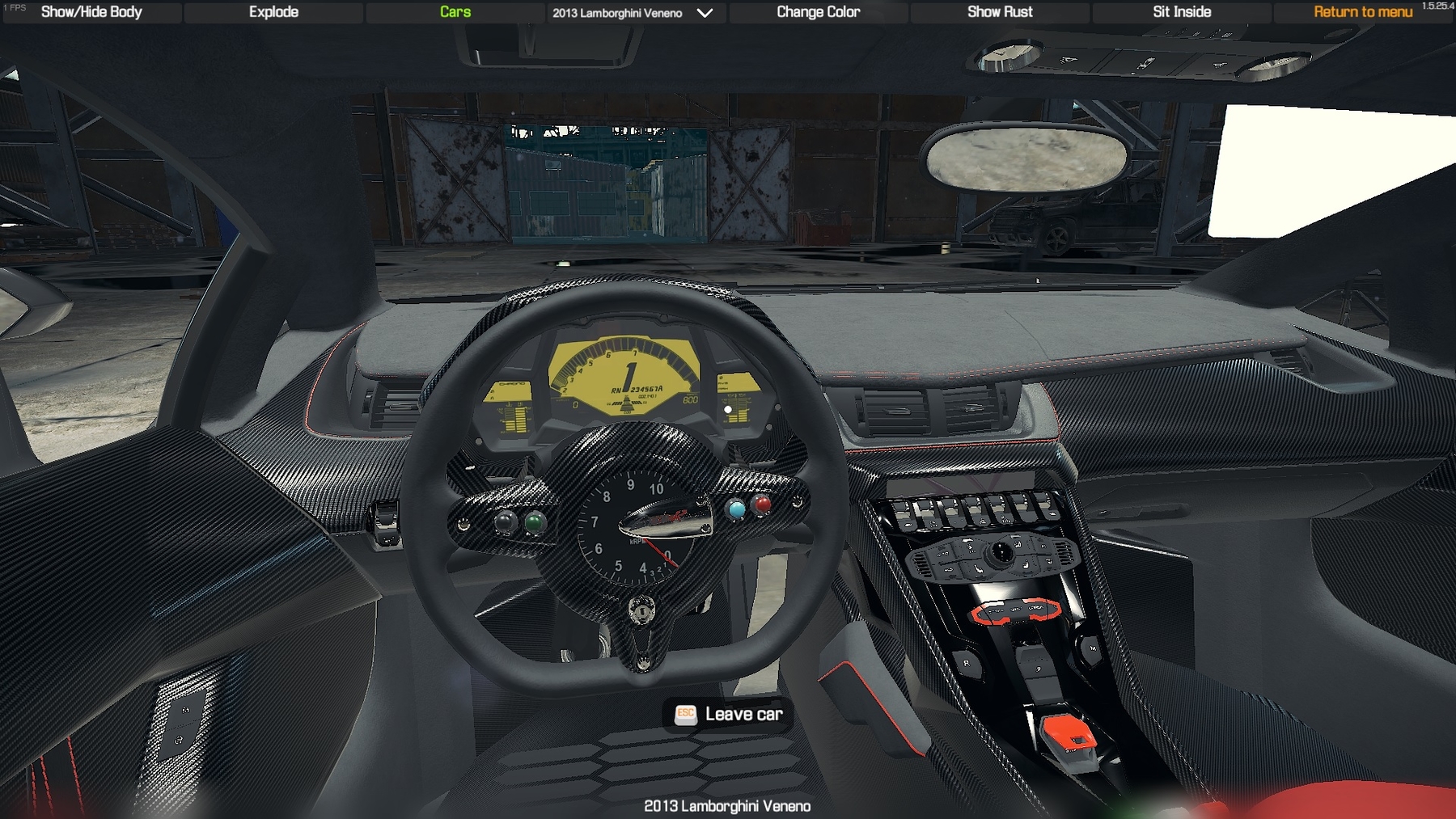Toggle the Show/Hide Body option
This screenshot has width=1456, height=819.
(x=91, y=12)
